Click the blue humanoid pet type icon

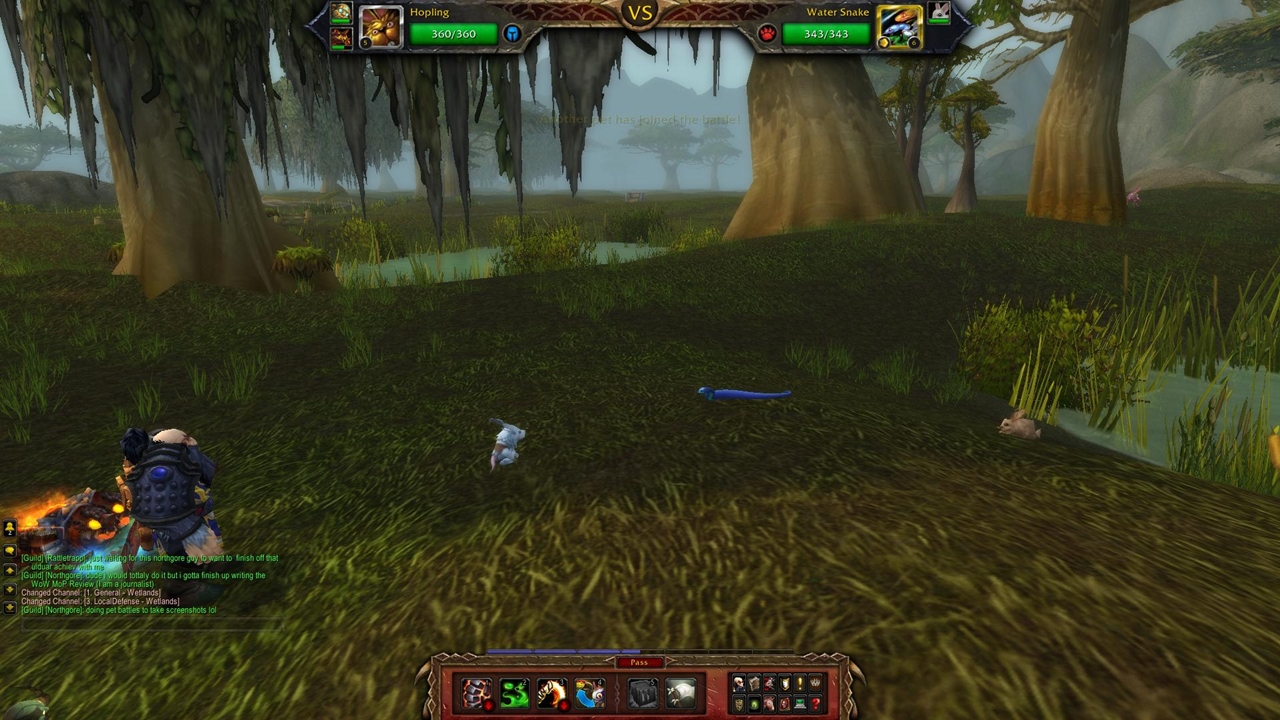[512, 34]
